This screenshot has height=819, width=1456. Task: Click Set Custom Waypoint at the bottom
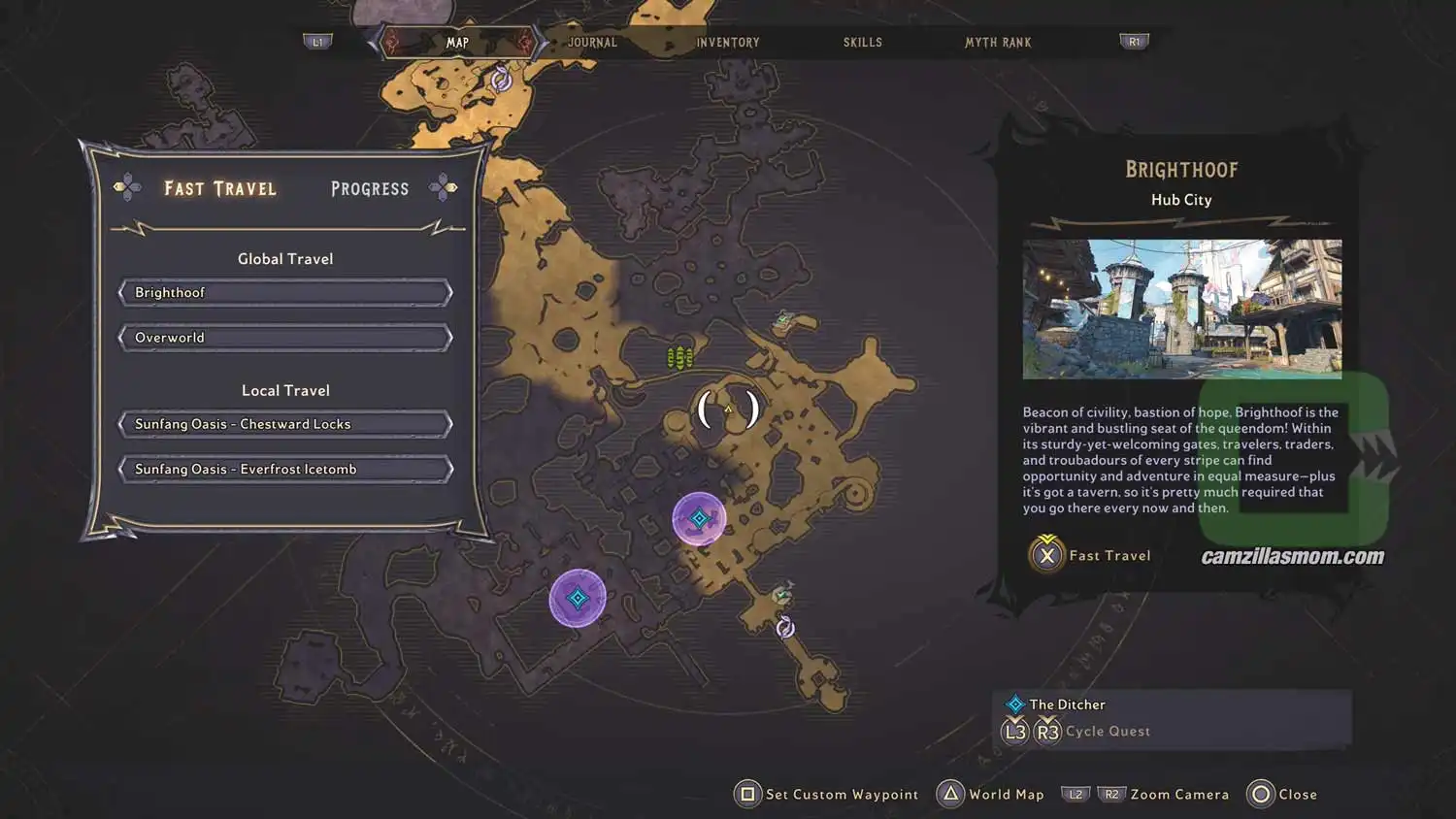826,794
